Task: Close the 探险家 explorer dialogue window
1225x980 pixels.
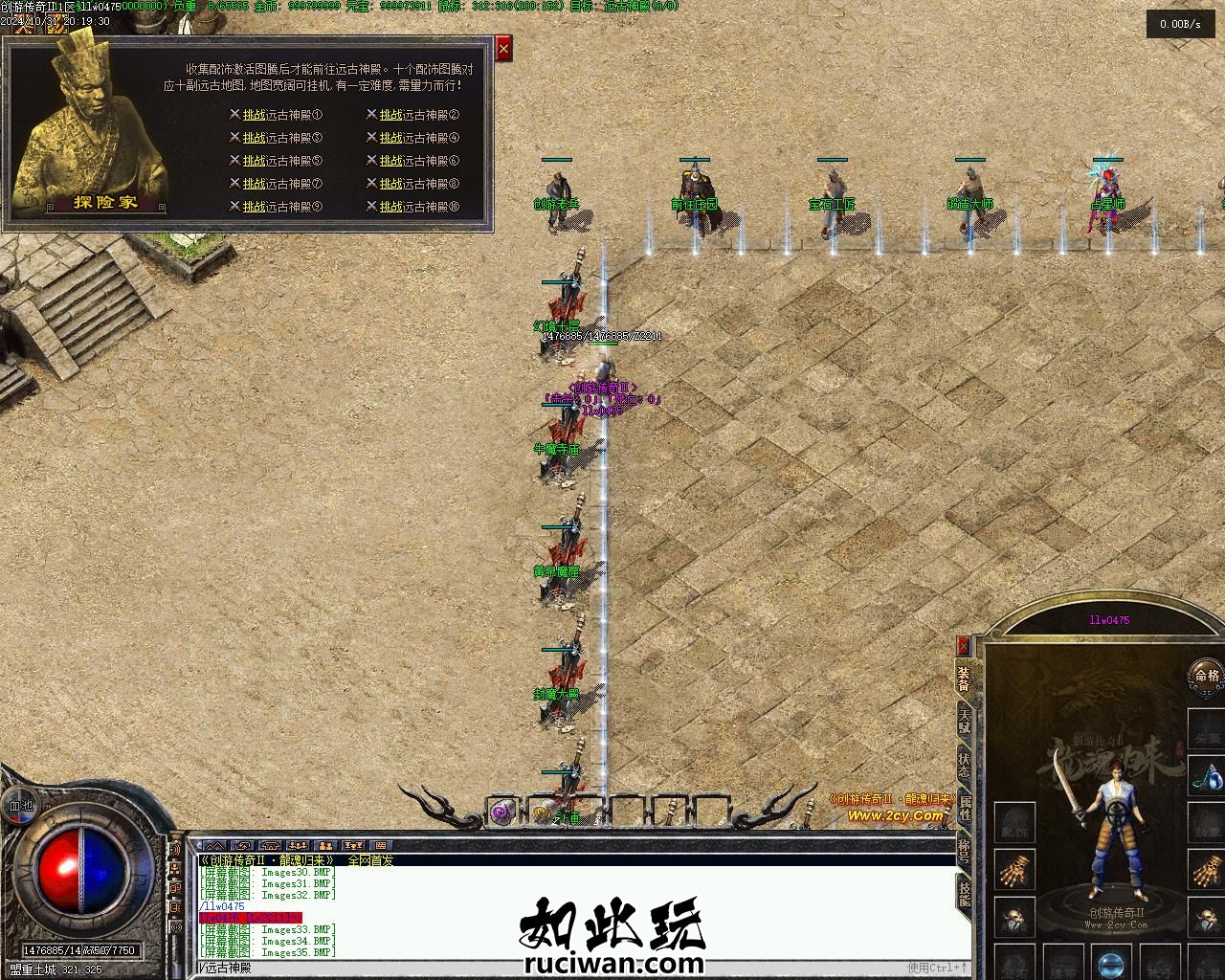Action: [x=503, y=47]
